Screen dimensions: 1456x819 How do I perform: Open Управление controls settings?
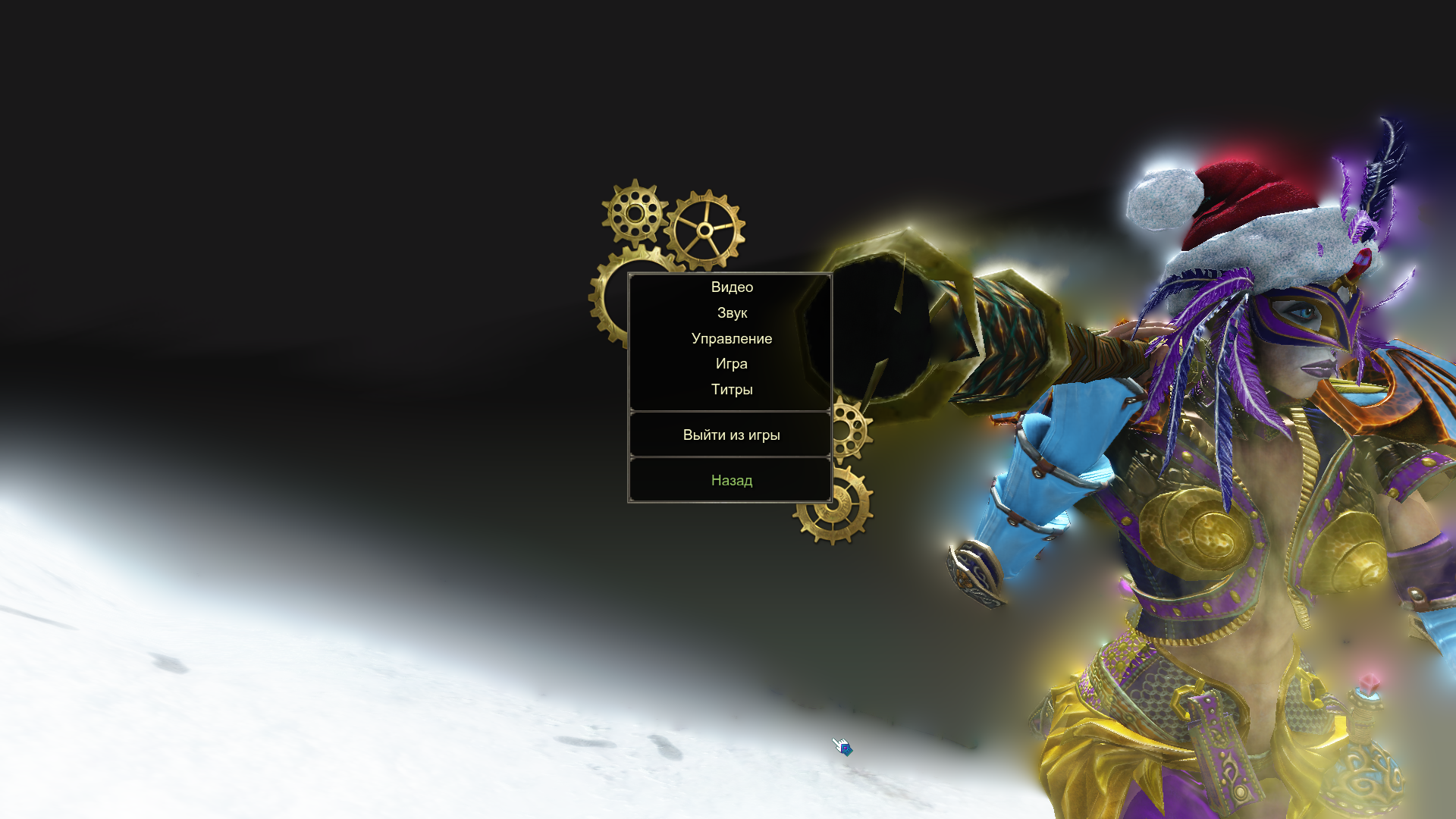(x=731, y=339)
